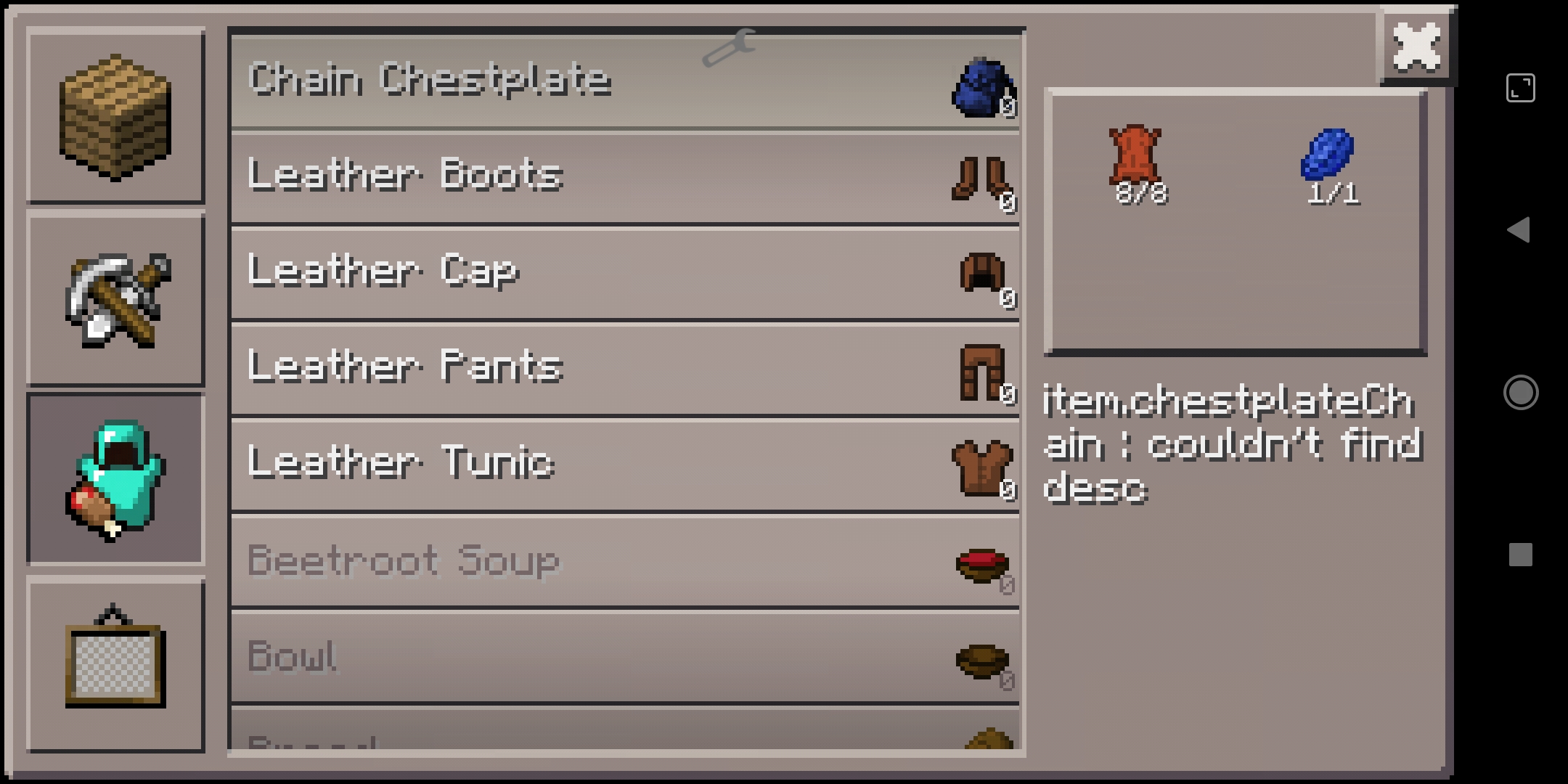
Task: Open the painting decorations tab
Action: point(115,662)
